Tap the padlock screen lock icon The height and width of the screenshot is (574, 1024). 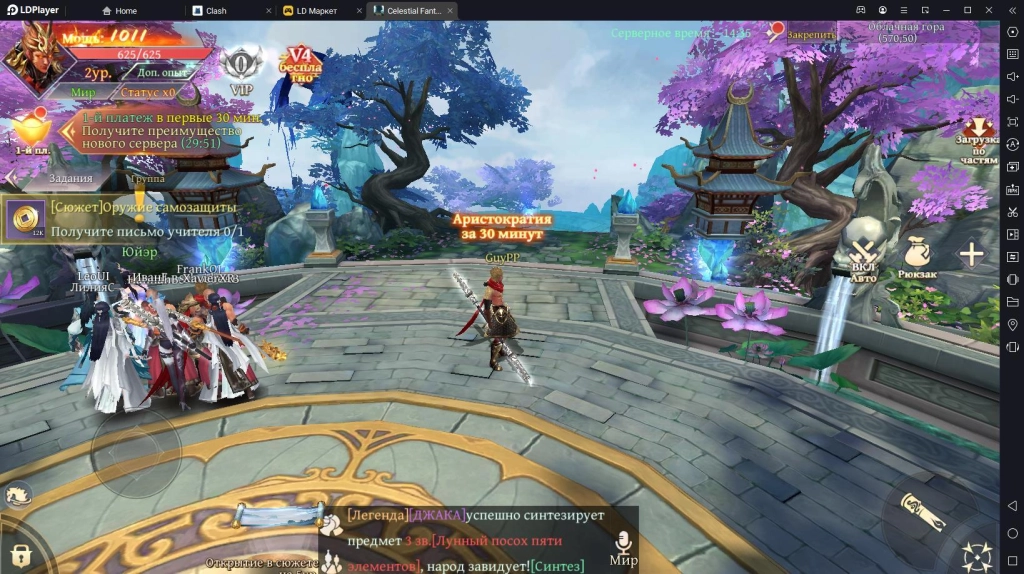(x=21, y=555)
